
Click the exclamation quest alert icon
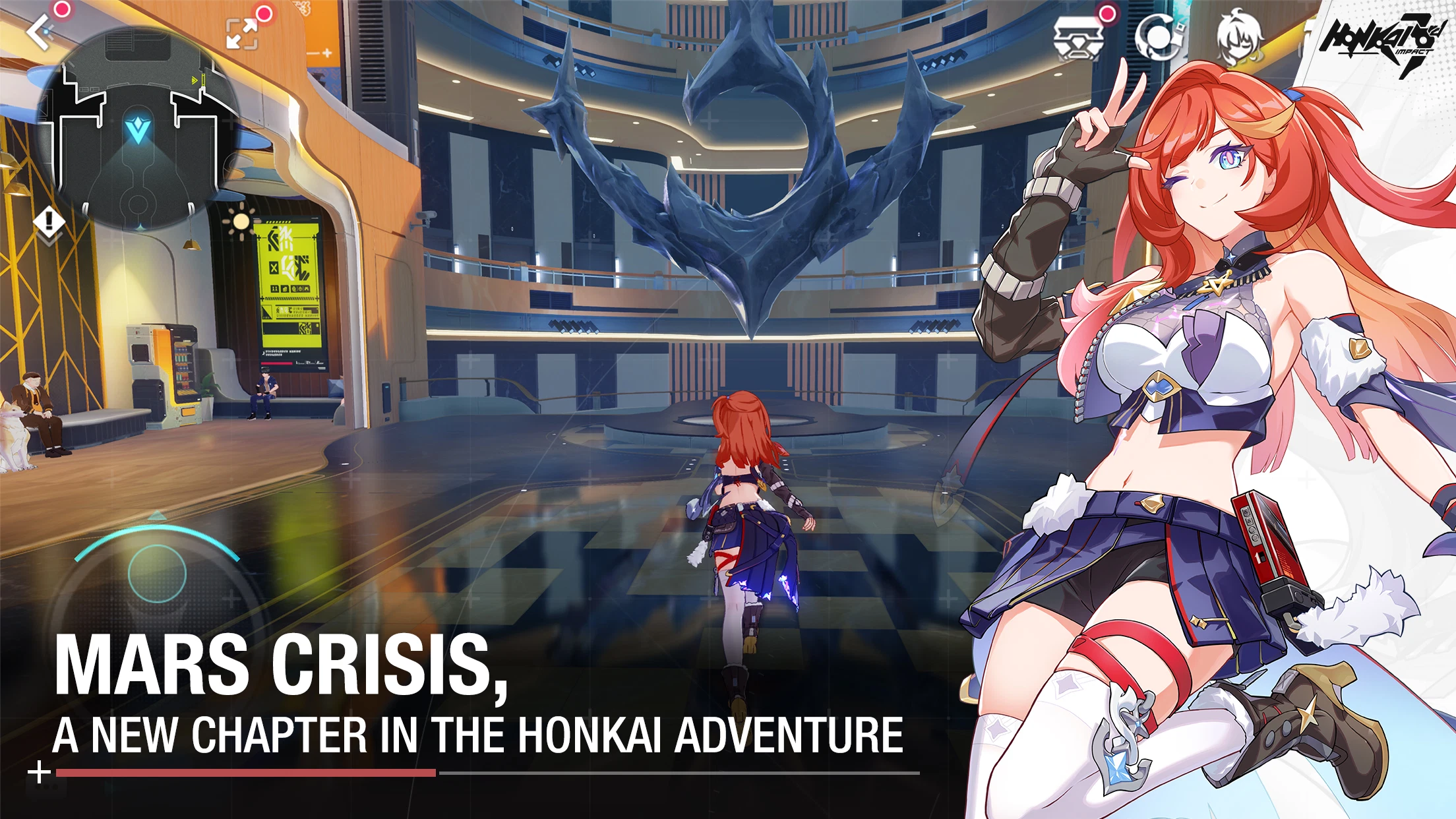pos(48,221)
